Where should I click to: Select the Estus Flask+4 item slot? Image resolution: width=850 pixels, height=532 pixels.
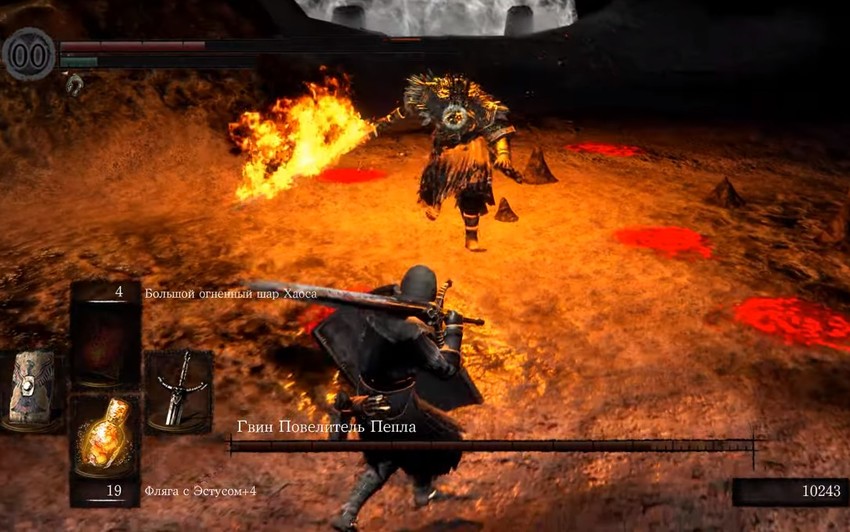(104, 436)
